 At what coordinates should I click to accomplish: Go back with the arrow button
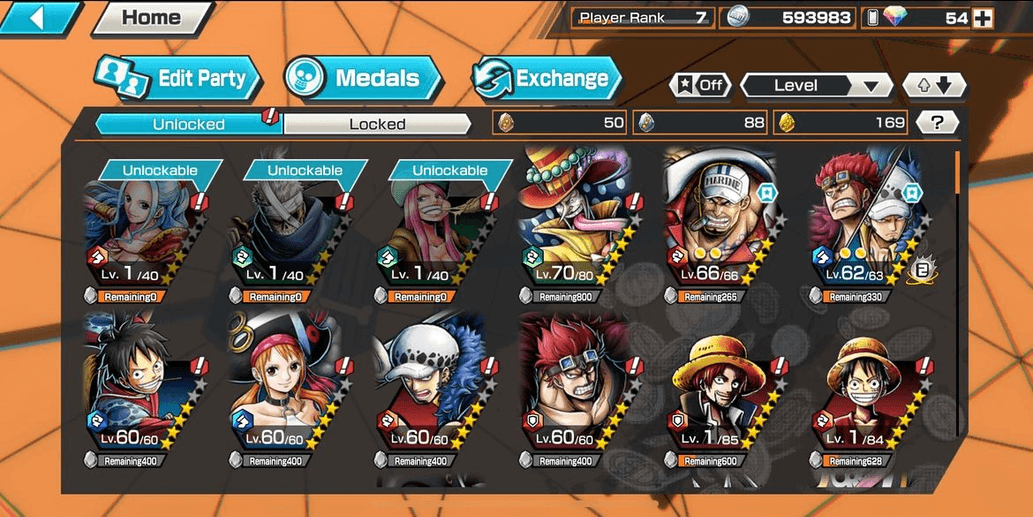[40, 16]
